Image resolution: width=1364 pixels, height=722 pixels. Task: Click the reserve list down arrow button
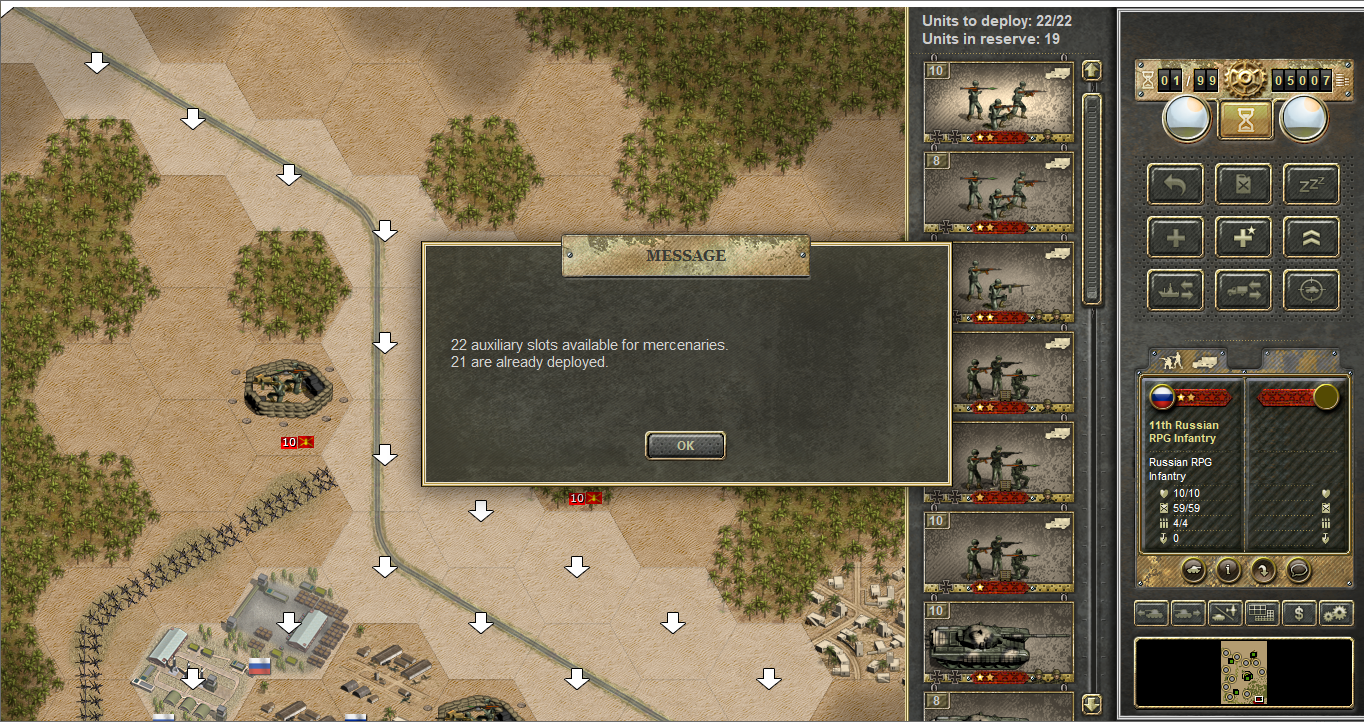[x=1092, y=704]
